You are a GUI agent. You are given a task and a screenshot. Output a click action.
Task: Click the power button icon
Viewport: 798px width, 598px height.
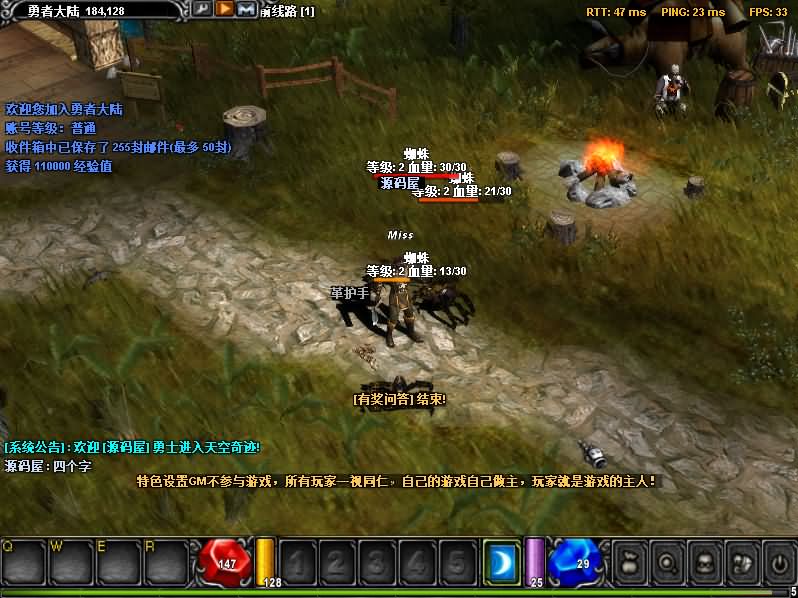point(778,562)
